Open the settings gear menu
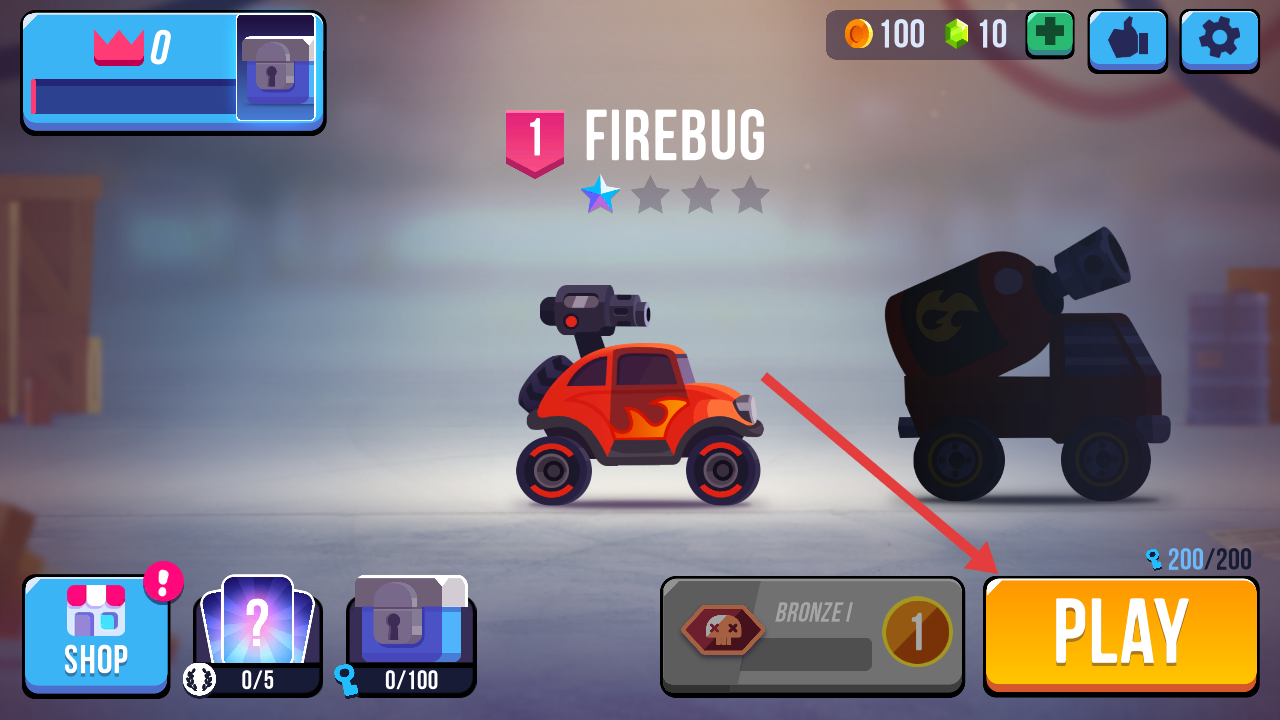The width and height of the screenshot is (1280, 720). [x=1218, y=40]
